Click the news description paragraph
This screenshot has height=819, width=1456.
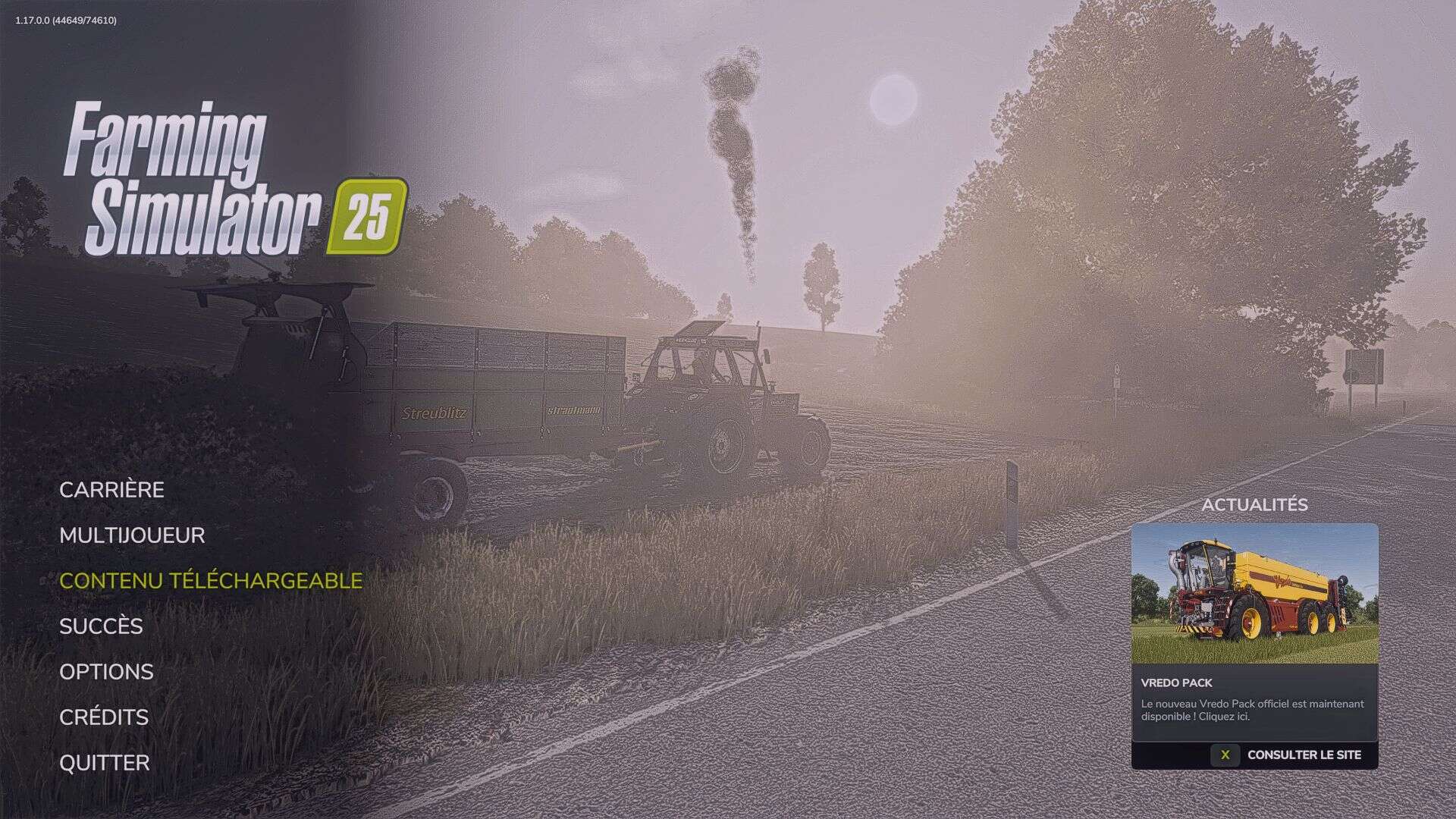(x=1251, y=709)
